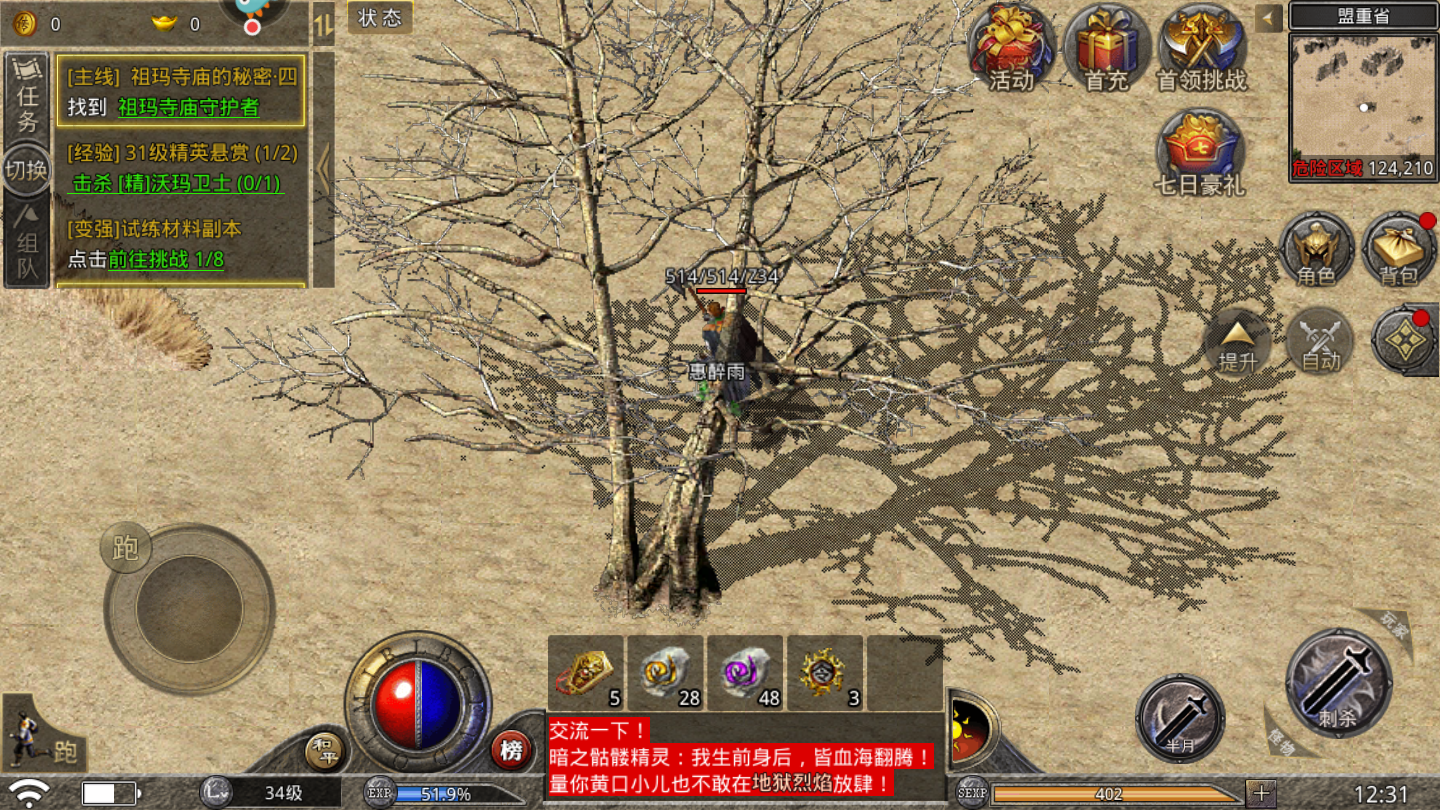Toggle 自动 auto-battle mode
1440x810 pixels.
pyautogui.click(x=1320, y=342)
